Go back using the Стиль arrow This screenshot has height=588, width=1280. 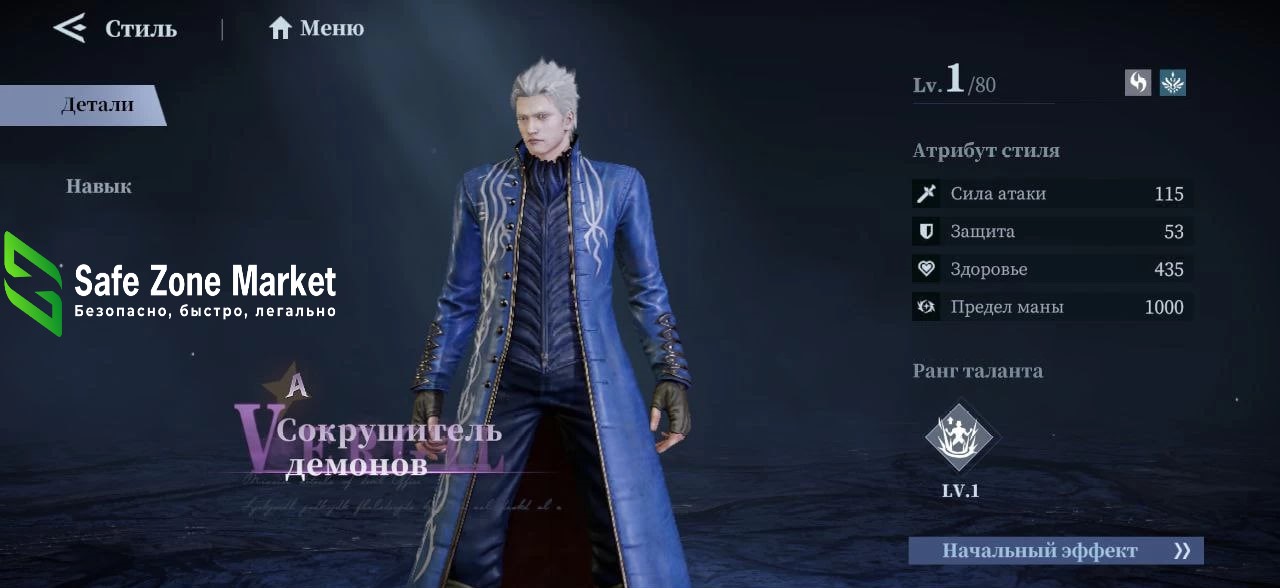[x=70, y=28]
